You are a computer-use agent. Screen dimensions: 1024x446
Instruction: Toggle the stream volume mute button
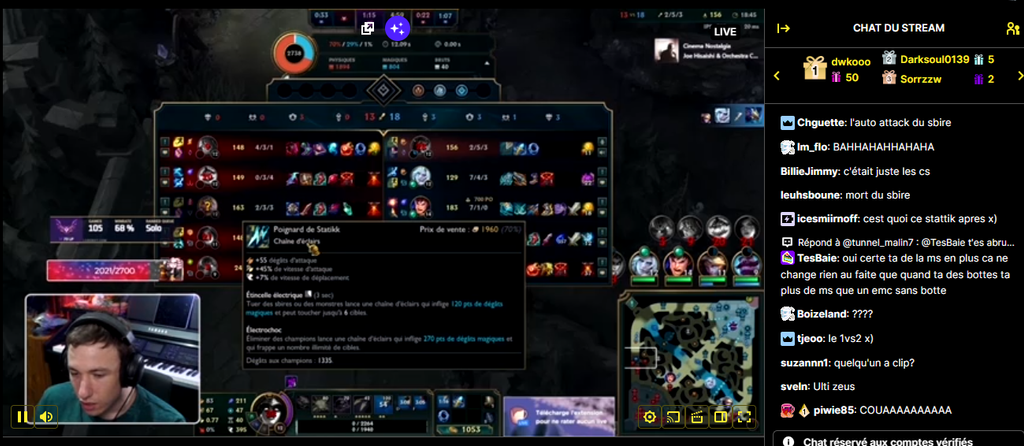tap(46, 416)
